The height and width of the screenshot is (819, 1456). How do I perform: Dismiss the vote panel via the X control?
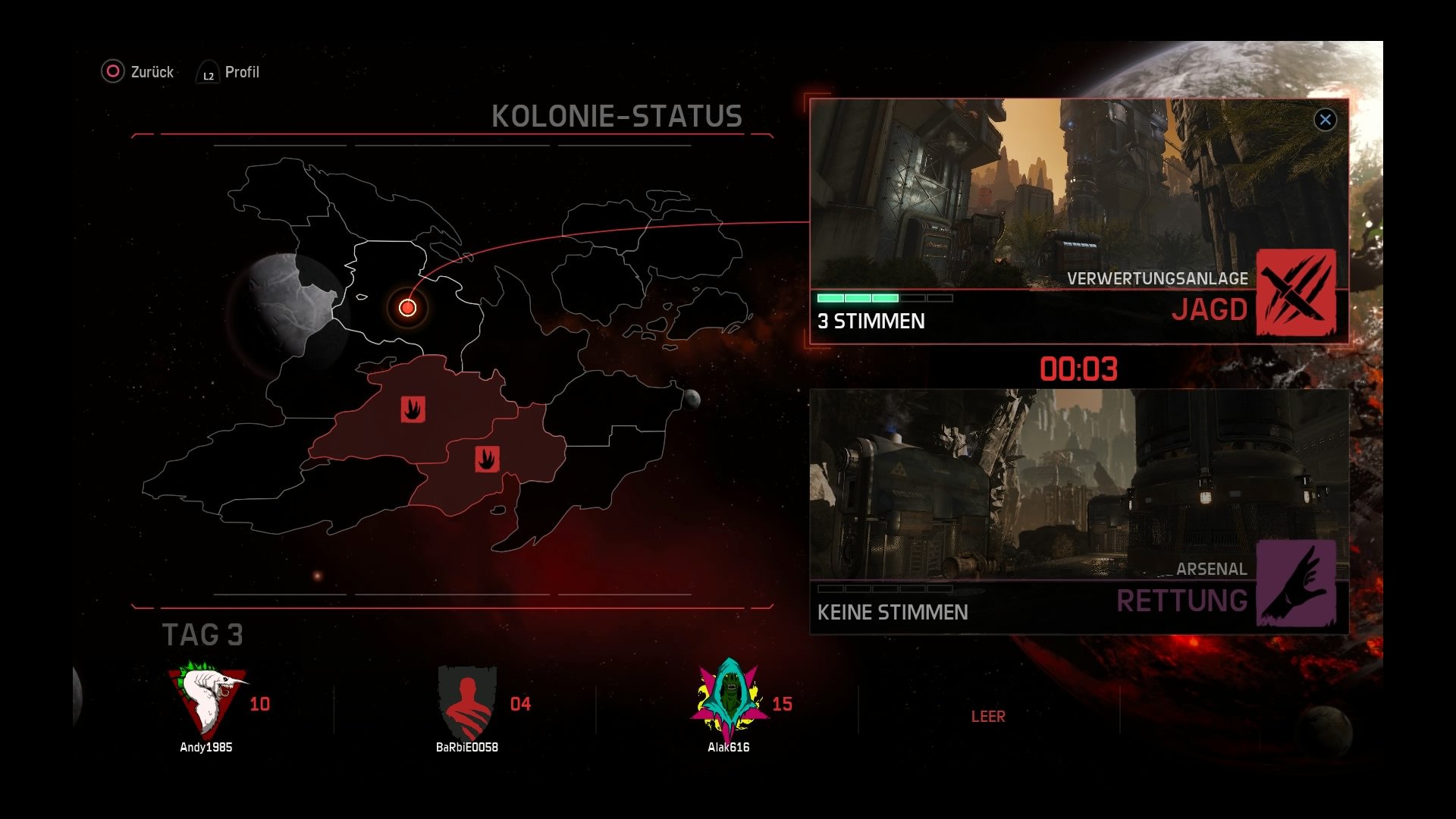(1325, 119)
